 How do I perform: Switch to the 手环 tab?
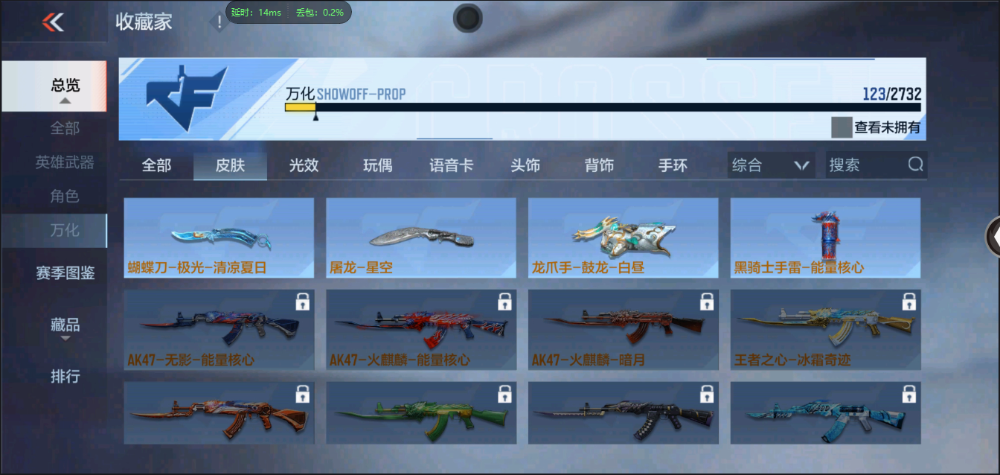pyautogui.click(x=673, y=165)
